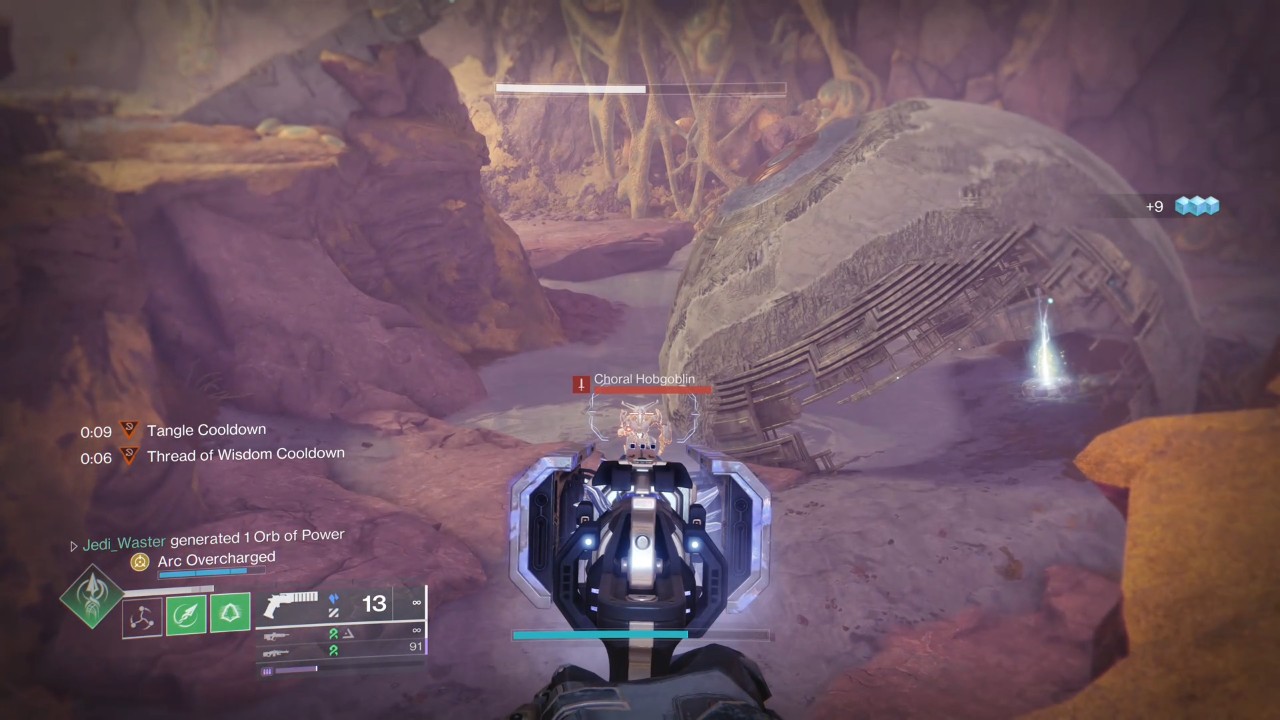The height and width of the screenshot is (720, 1280).
Task: Click the Tangle Cooldown status entry
Action: 205,430
